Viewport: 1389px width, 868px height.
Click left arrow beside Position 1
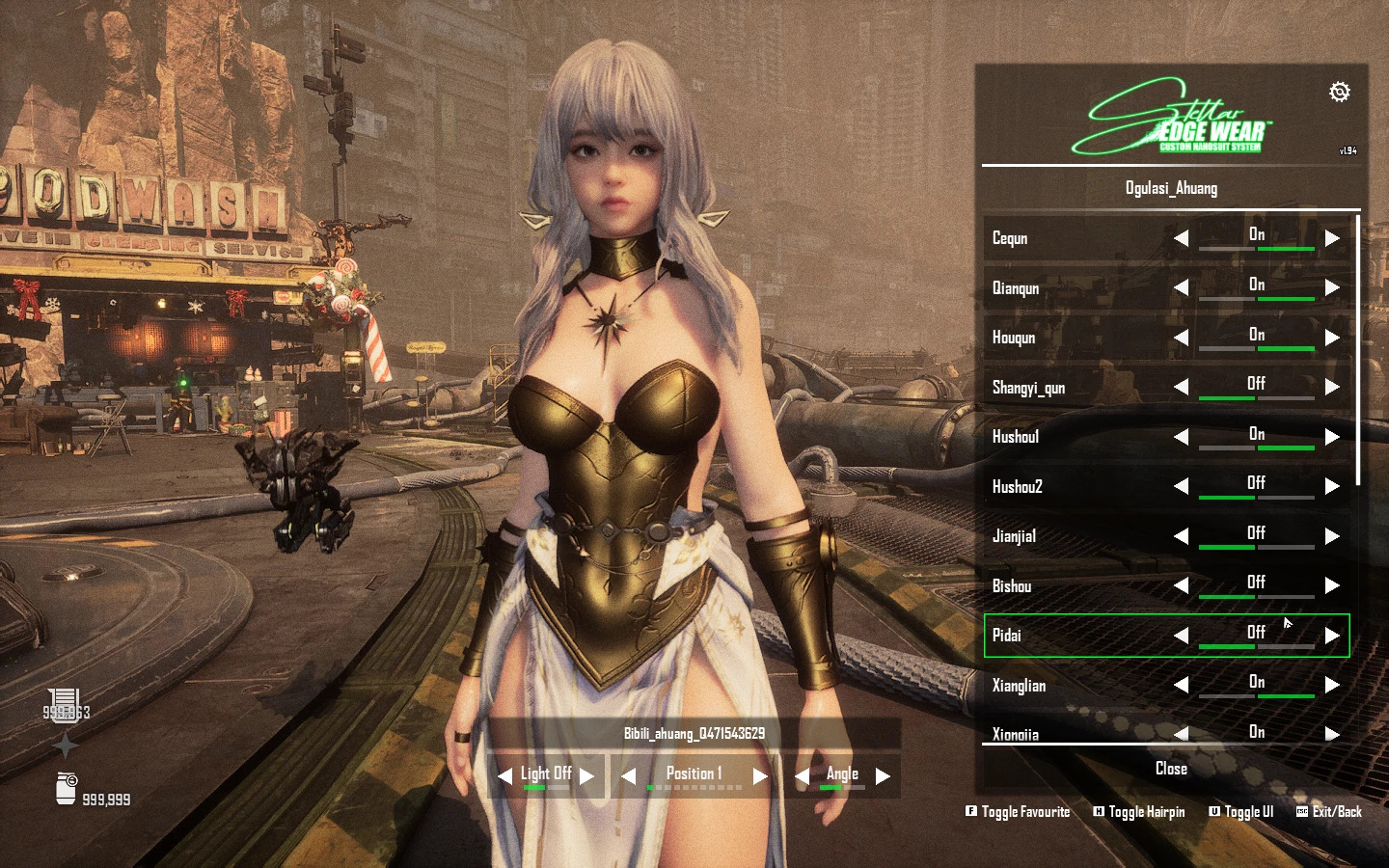point(628,776)
